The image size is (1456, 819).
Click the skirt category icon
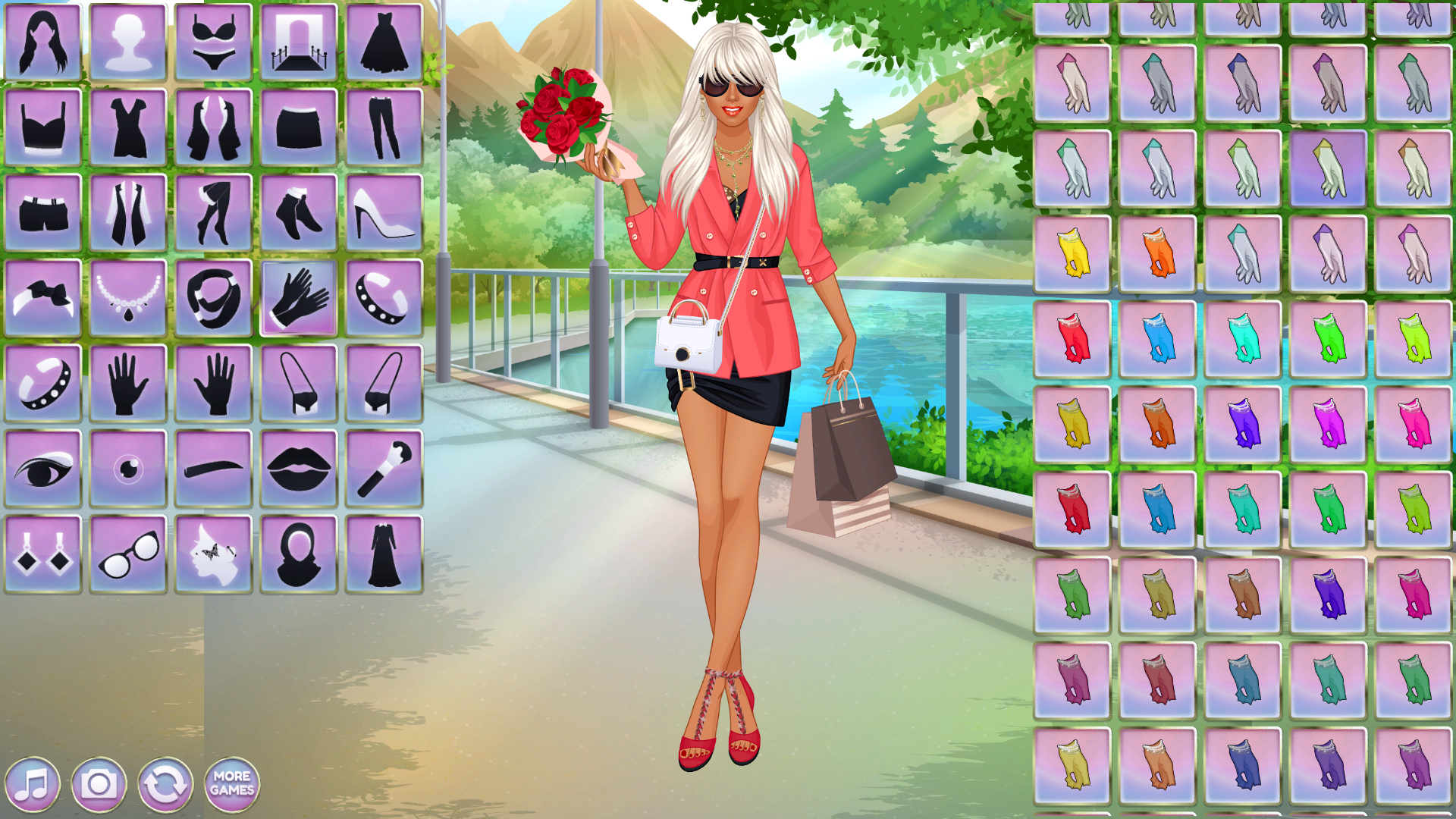pos(301,125)
